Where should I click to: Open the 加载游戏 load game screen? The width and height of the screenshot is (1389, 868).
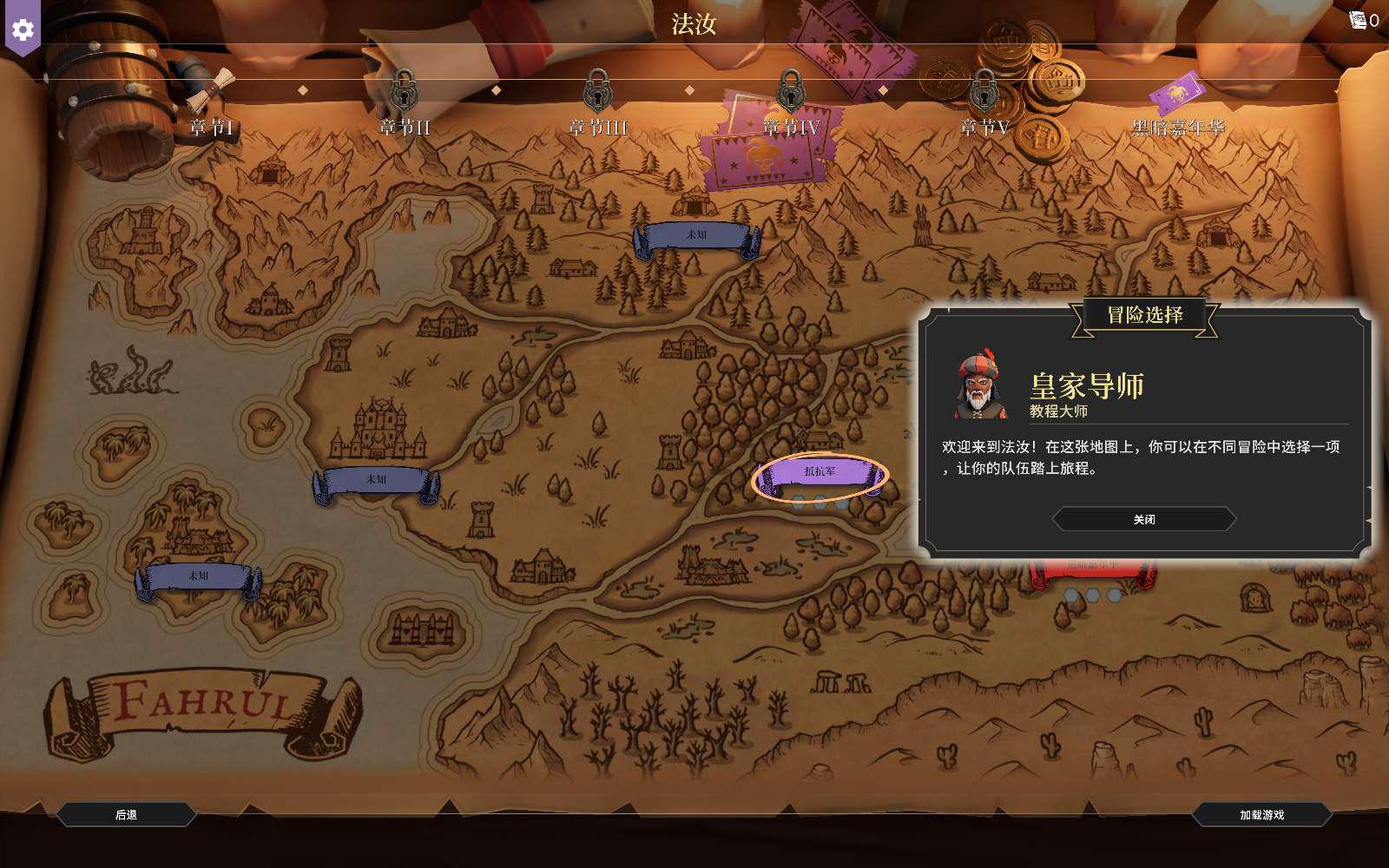click(1261, 814)
